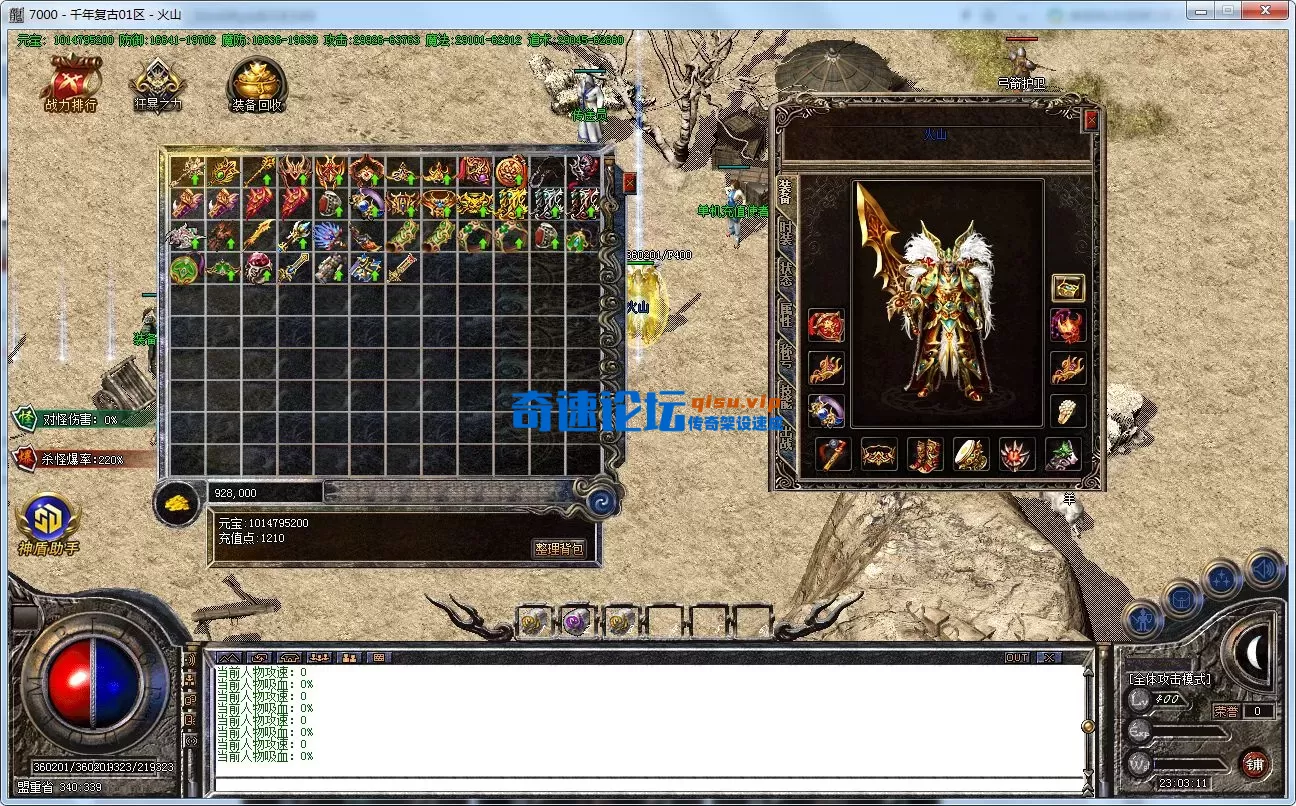Collapse the left 装备 side panel arrow
This screenshot has height=806, width=1296.
pos(143,339)
